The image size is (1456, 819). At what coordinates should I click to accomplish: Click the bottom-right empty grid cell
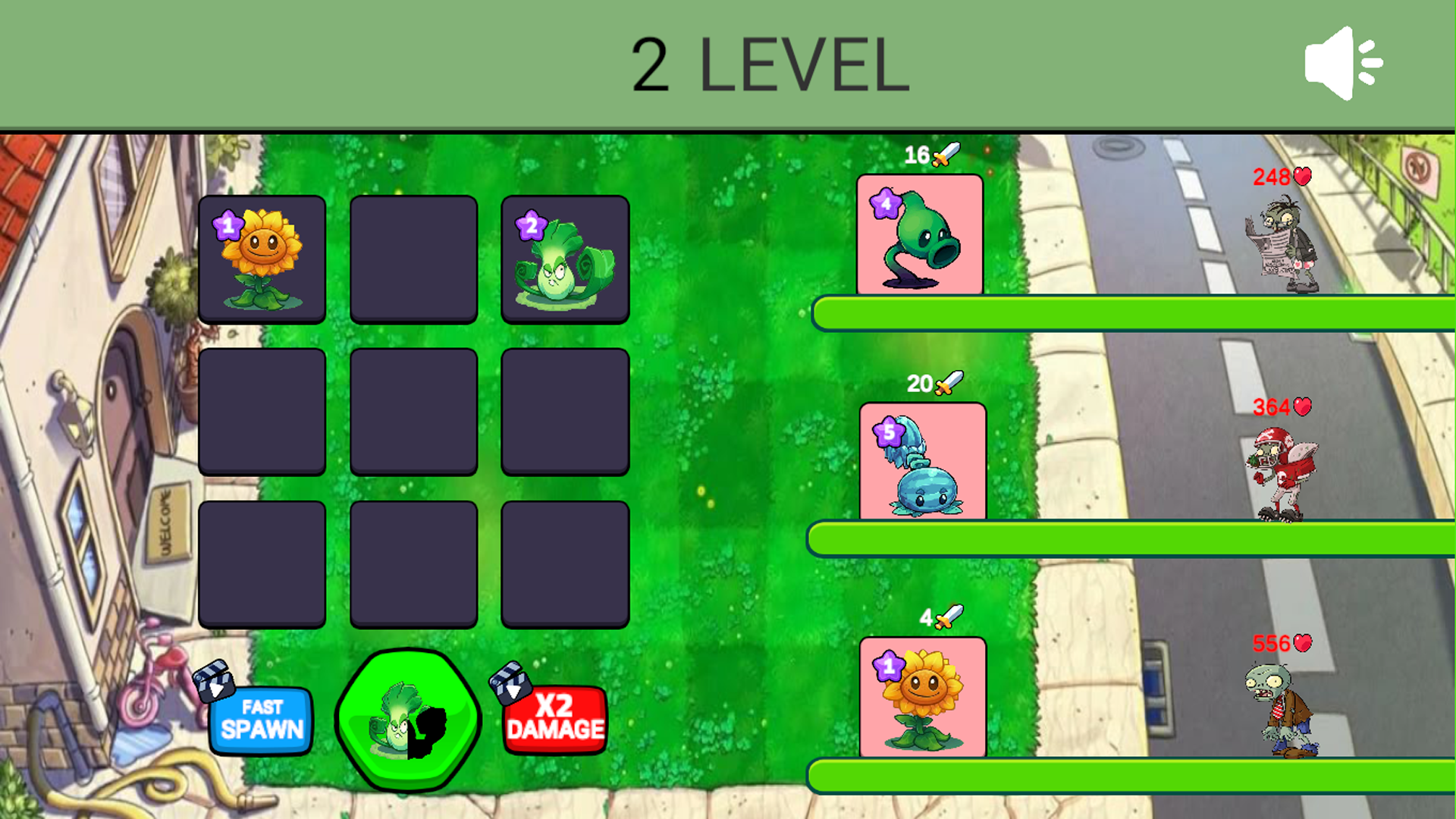point(565,563)
